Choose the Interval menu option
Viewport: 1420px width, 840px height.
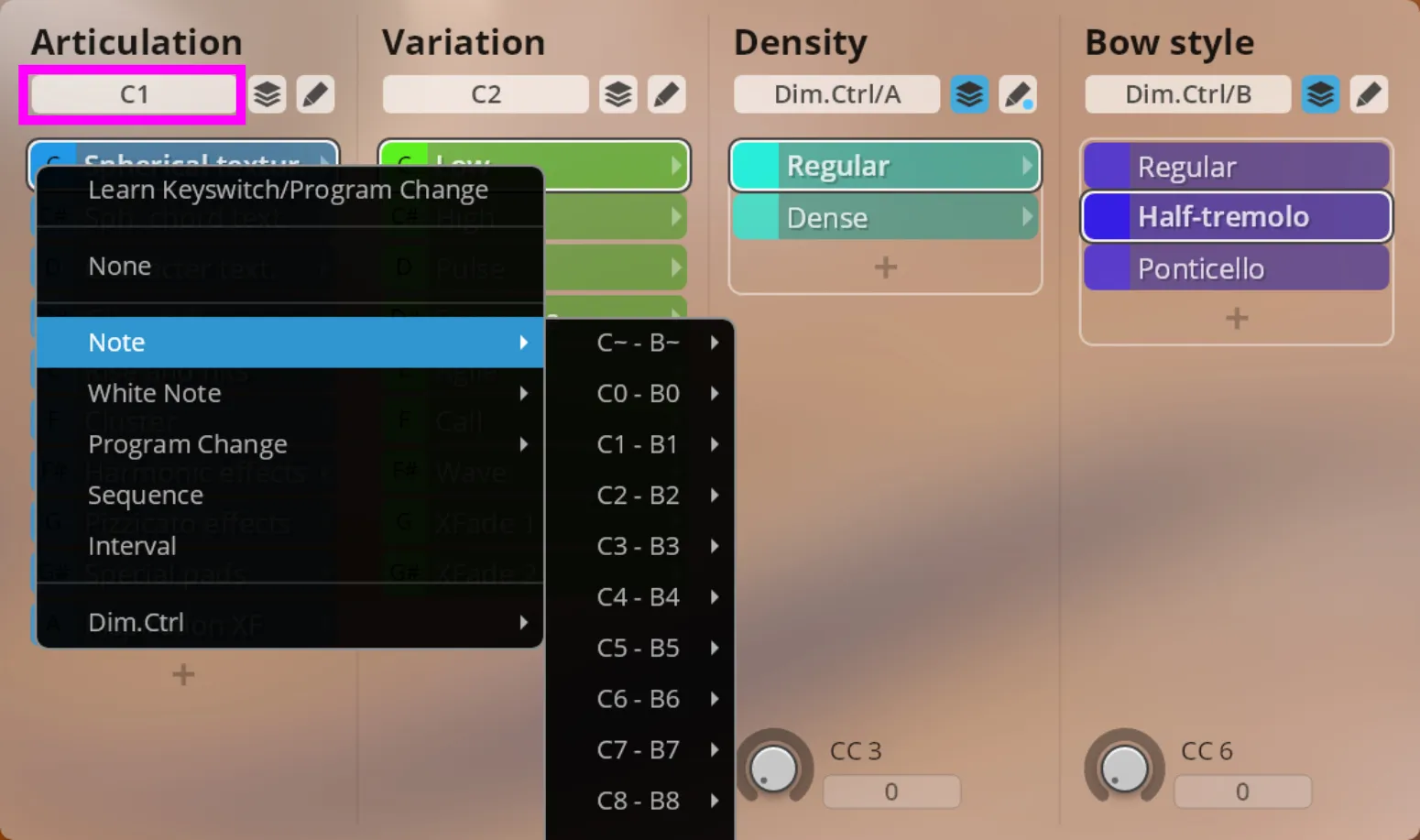pyautogui.click(x=132, y=546)
